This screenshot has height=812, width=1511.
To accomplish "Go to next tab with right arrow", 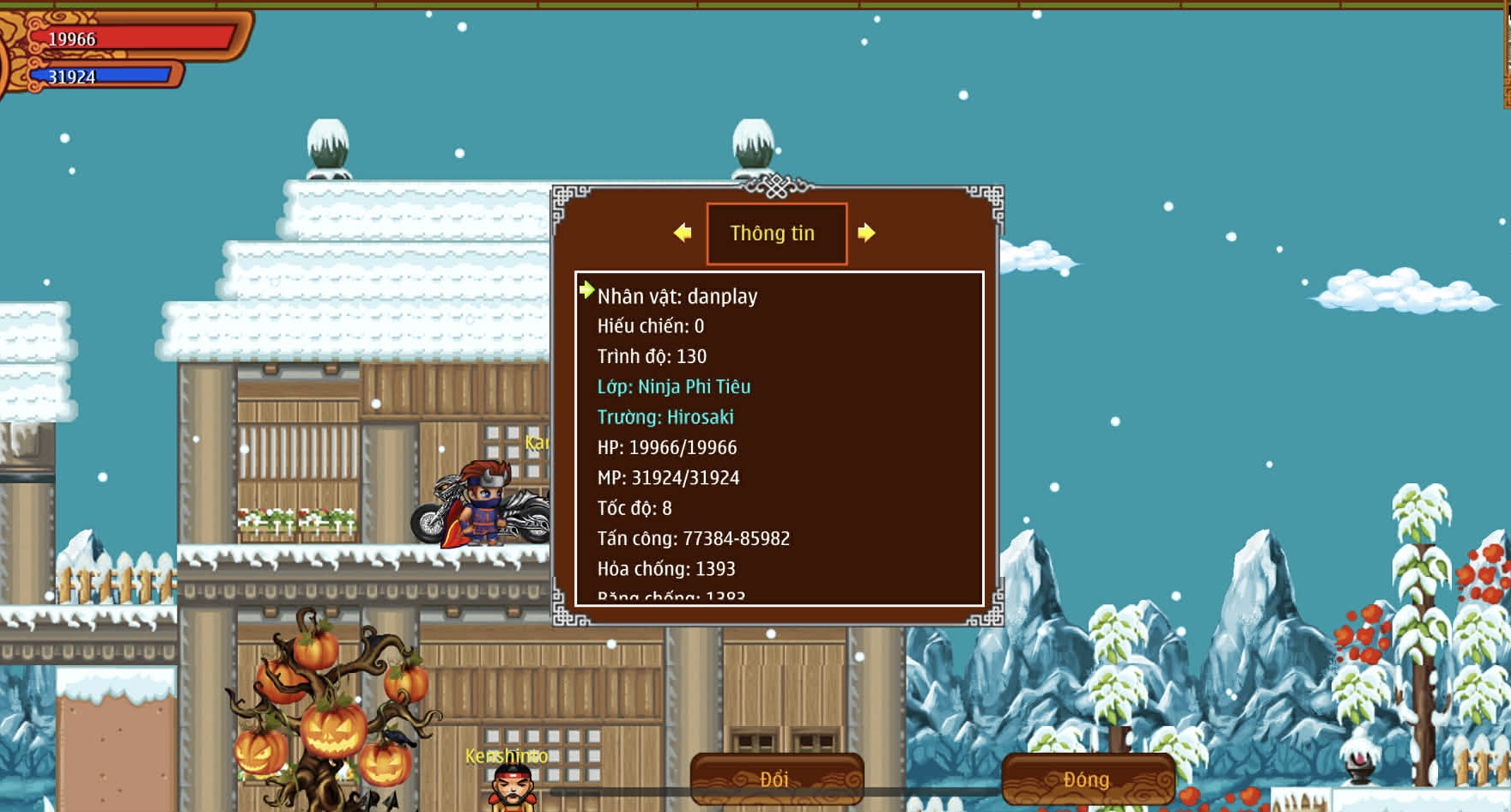I will pyautogui.click(x=866, y=233).
